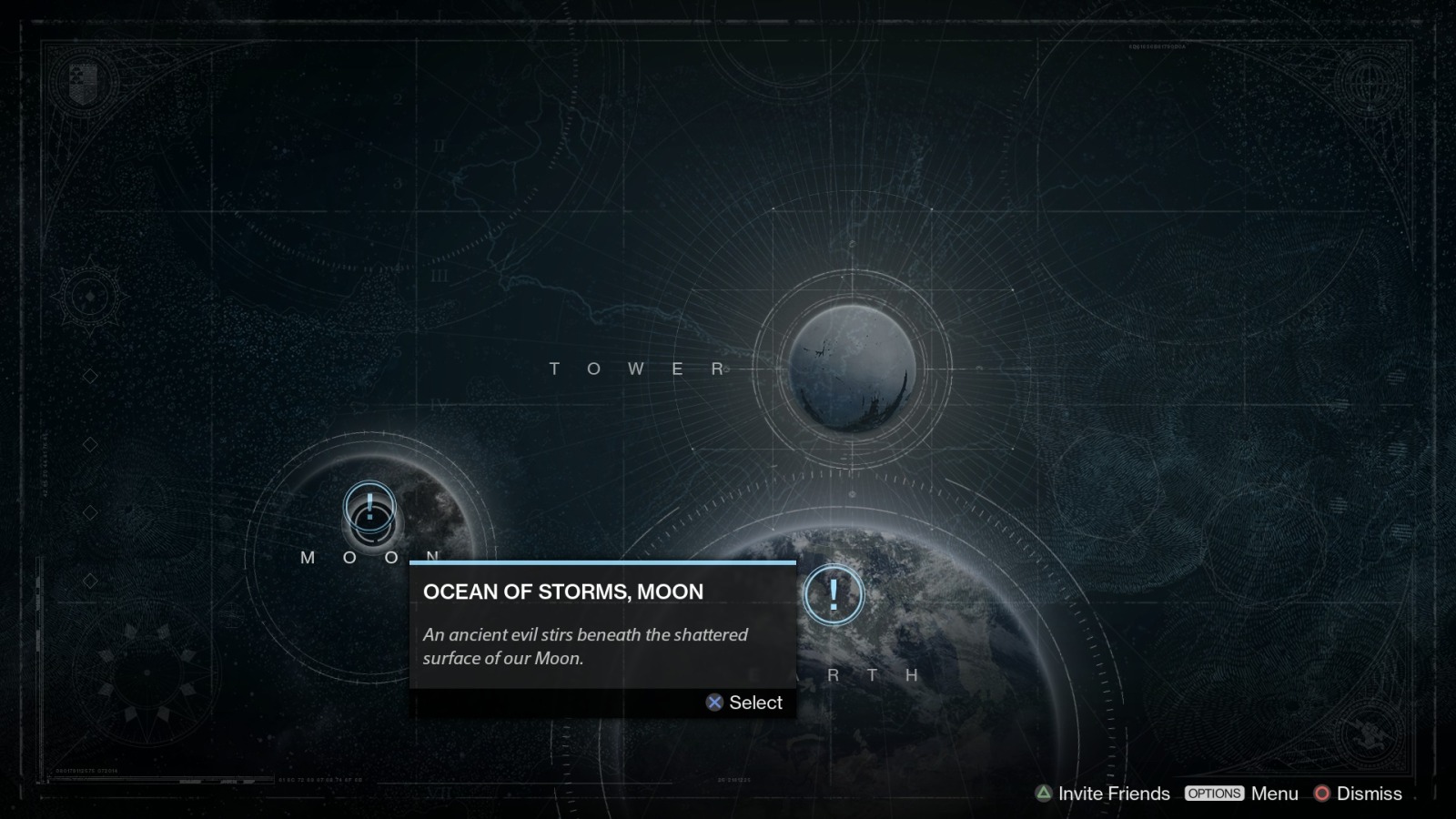Select the Tower destination planet
1456x819 pixels.
tap(852, 369)
